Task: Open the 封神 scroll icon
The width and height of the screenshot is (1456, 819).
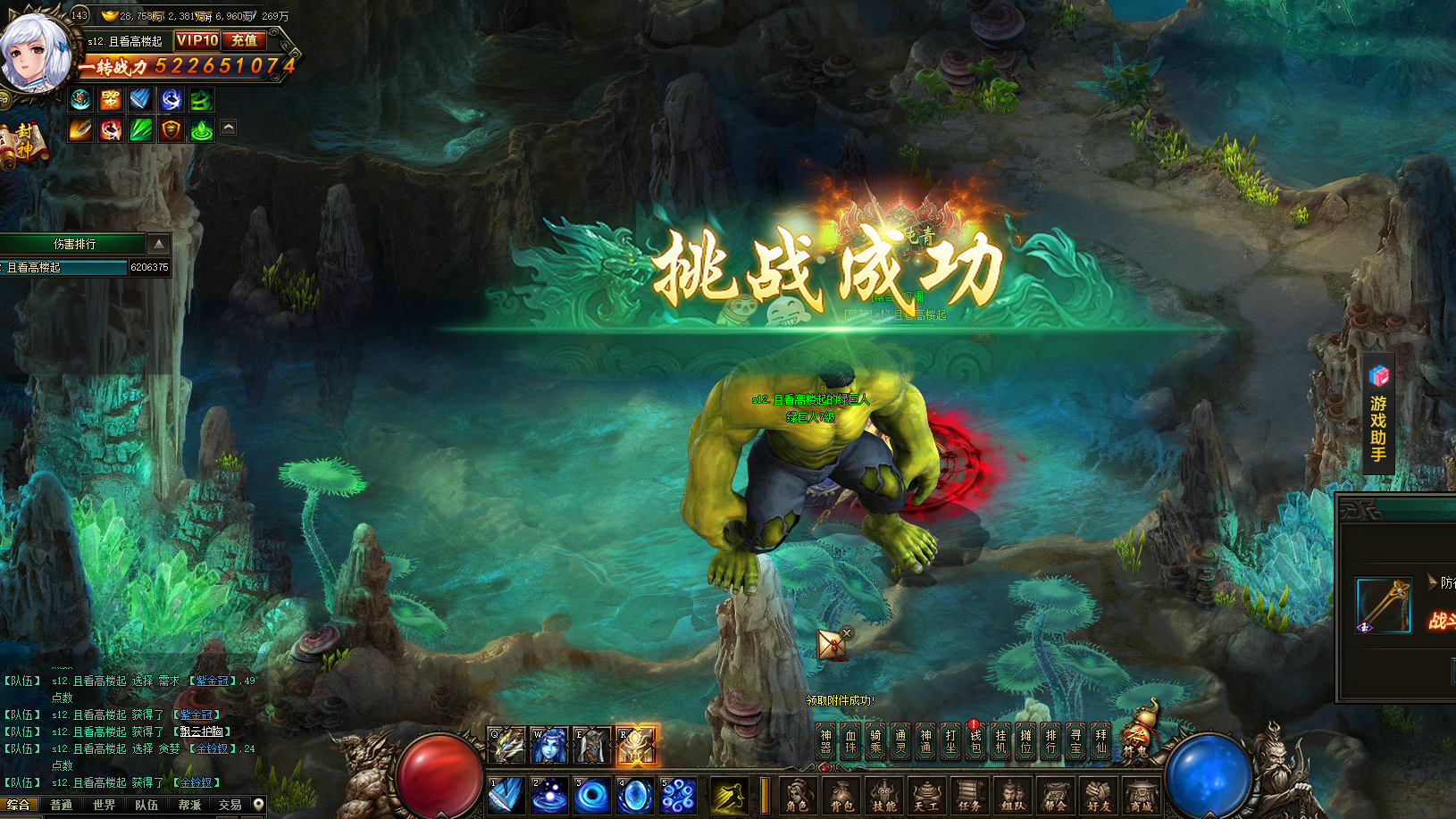Action: pos(24,143)
